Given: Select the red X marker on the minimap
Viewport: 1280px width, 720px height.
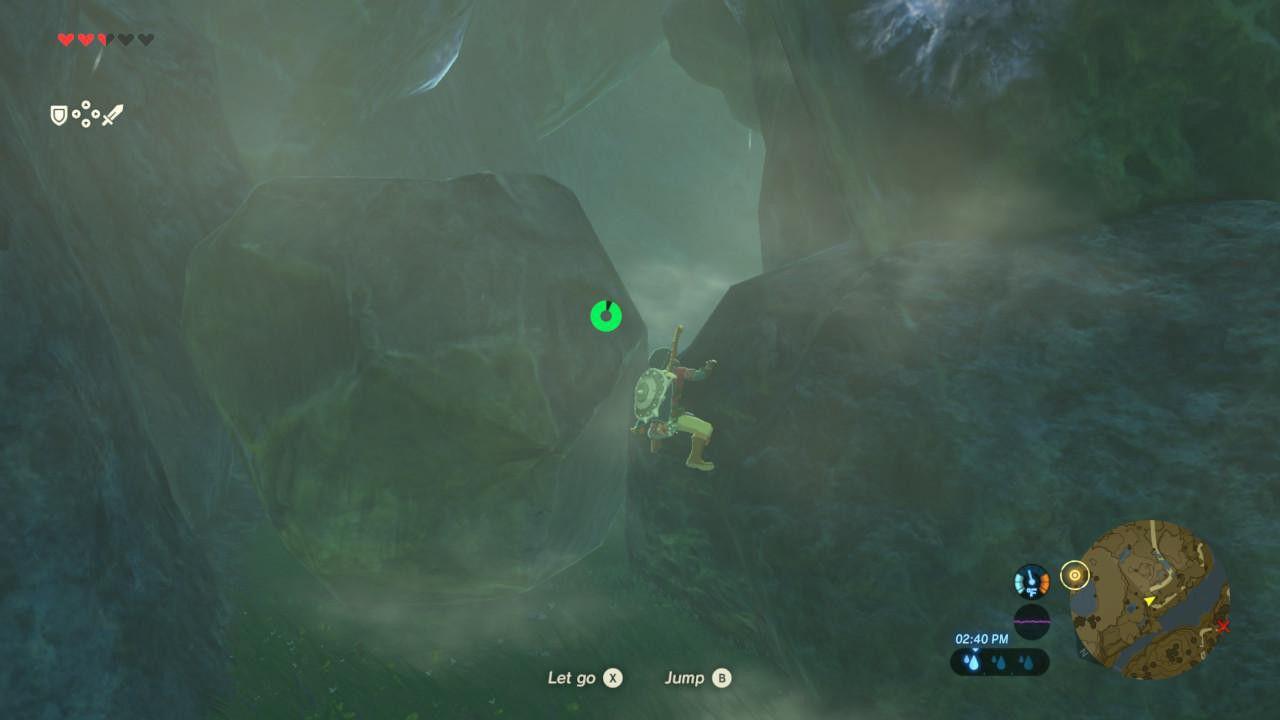Looking at the screenshot, I should click(x=1223, y=627).
